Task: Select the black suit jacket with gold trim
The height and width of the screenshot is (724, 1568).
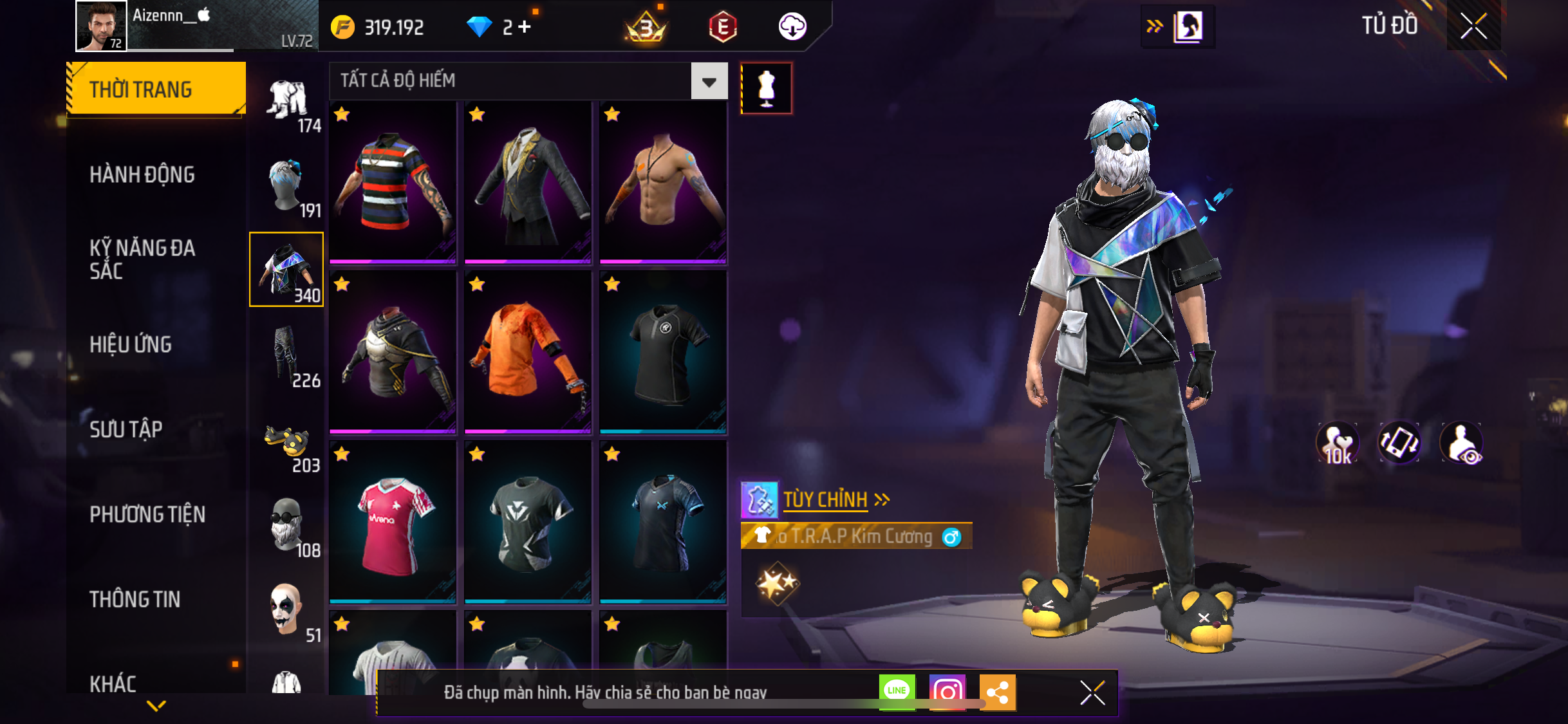Action: [x=528, y=183]
